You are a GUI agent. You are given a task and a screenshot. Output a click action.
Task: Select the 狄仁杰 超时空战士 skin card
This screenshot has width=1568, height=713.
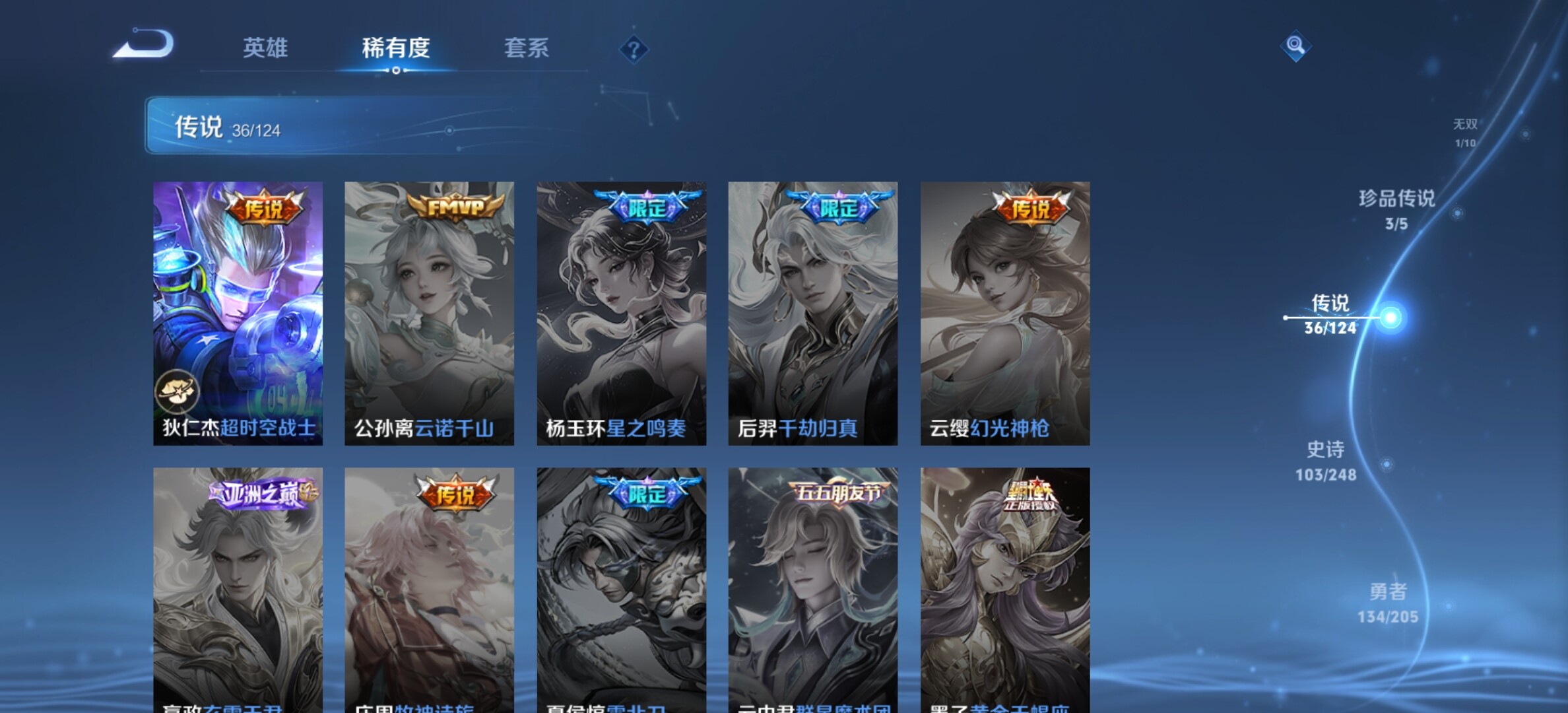238,313
